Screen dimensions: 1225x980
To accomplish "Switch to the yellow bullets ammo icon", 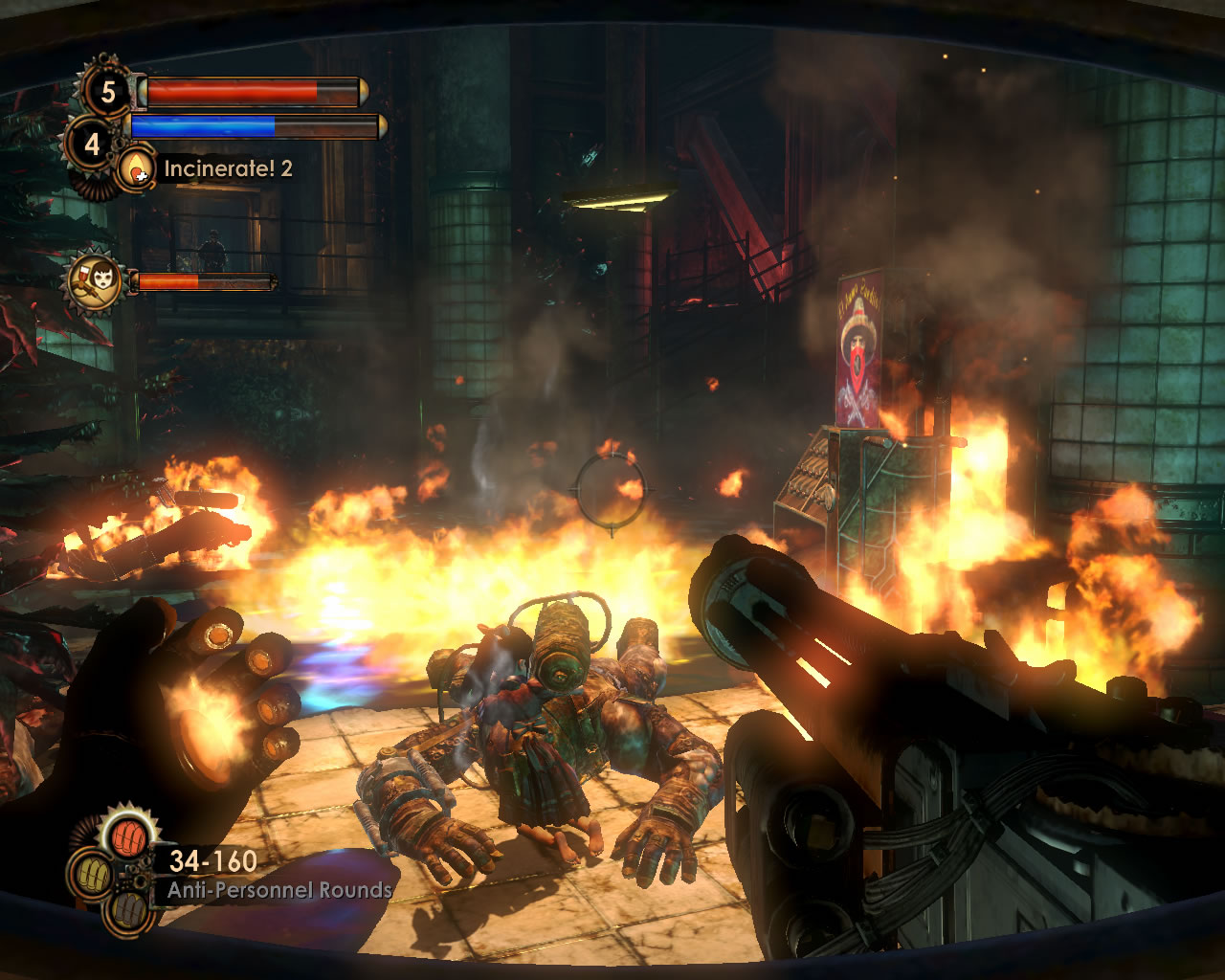I will point(92,873).
